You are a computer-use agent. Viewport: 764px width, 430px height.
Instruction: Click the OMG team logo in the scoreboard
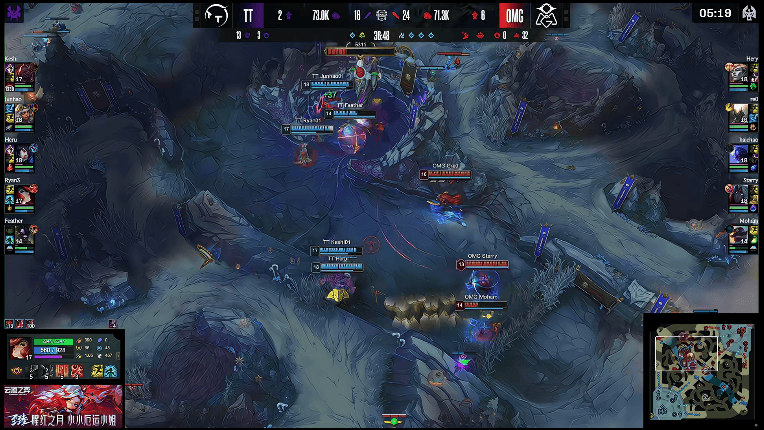pyautogui.click(x=545, y=15)
